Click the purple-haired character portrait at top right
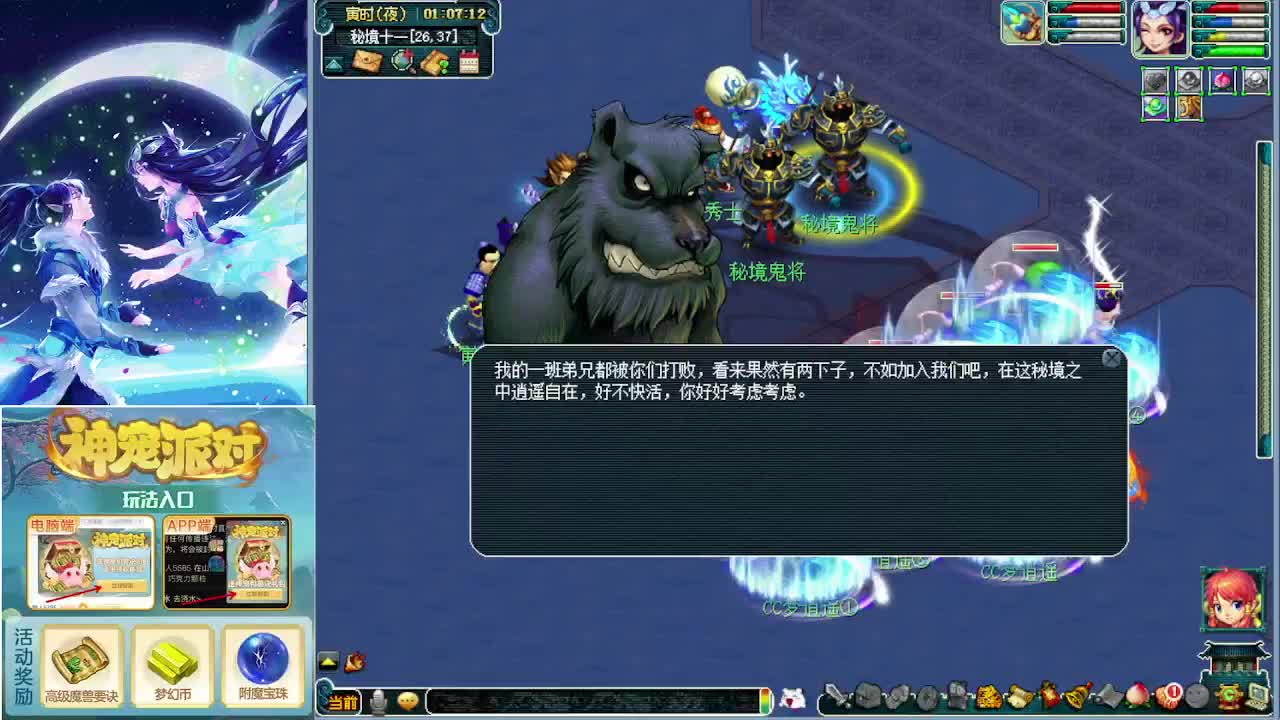 point(1163,29)
